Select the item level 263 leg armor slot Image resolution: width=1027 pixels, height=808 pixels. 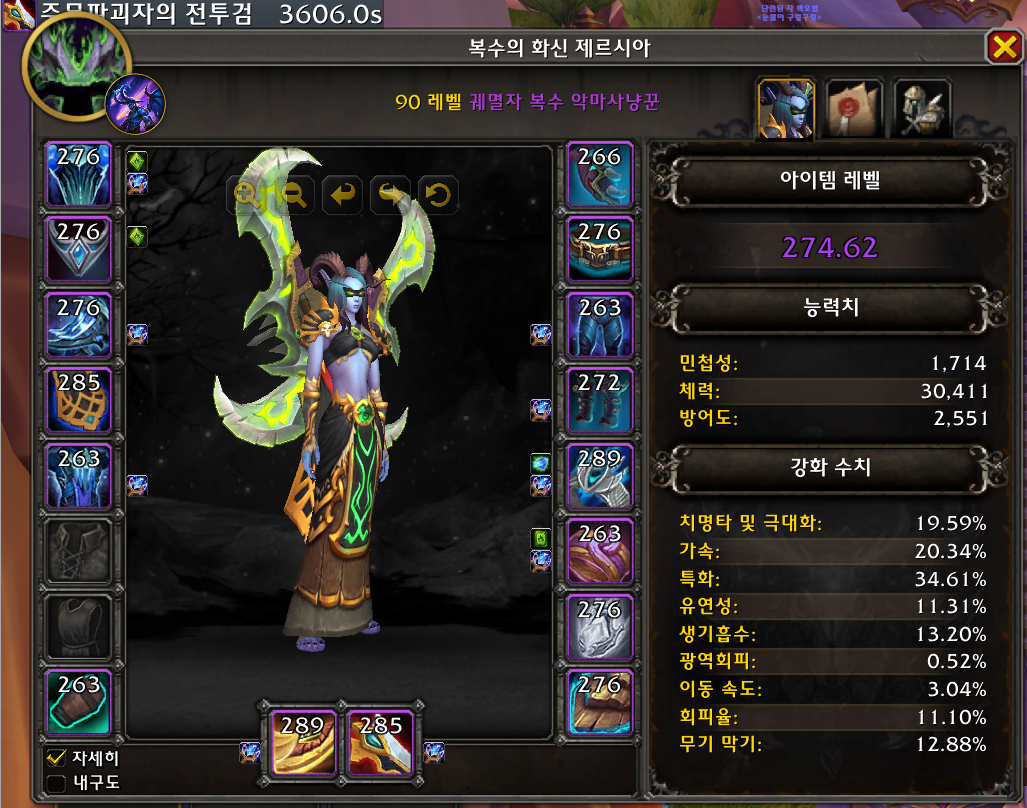pyautogui.click(x=600, y=325)
